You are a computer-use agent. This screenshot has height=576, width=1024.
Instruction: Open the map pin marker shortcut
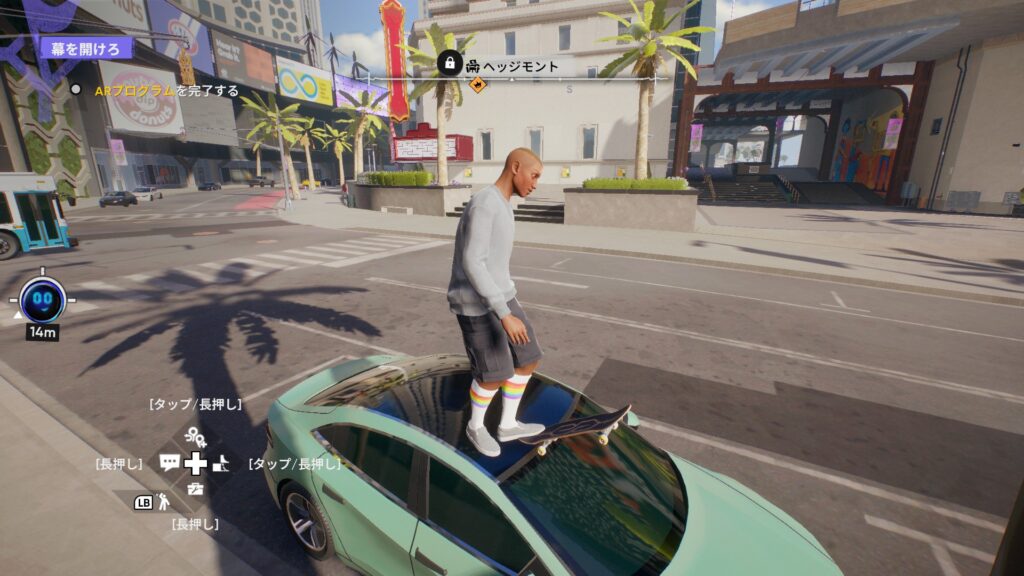pos(195,437)
